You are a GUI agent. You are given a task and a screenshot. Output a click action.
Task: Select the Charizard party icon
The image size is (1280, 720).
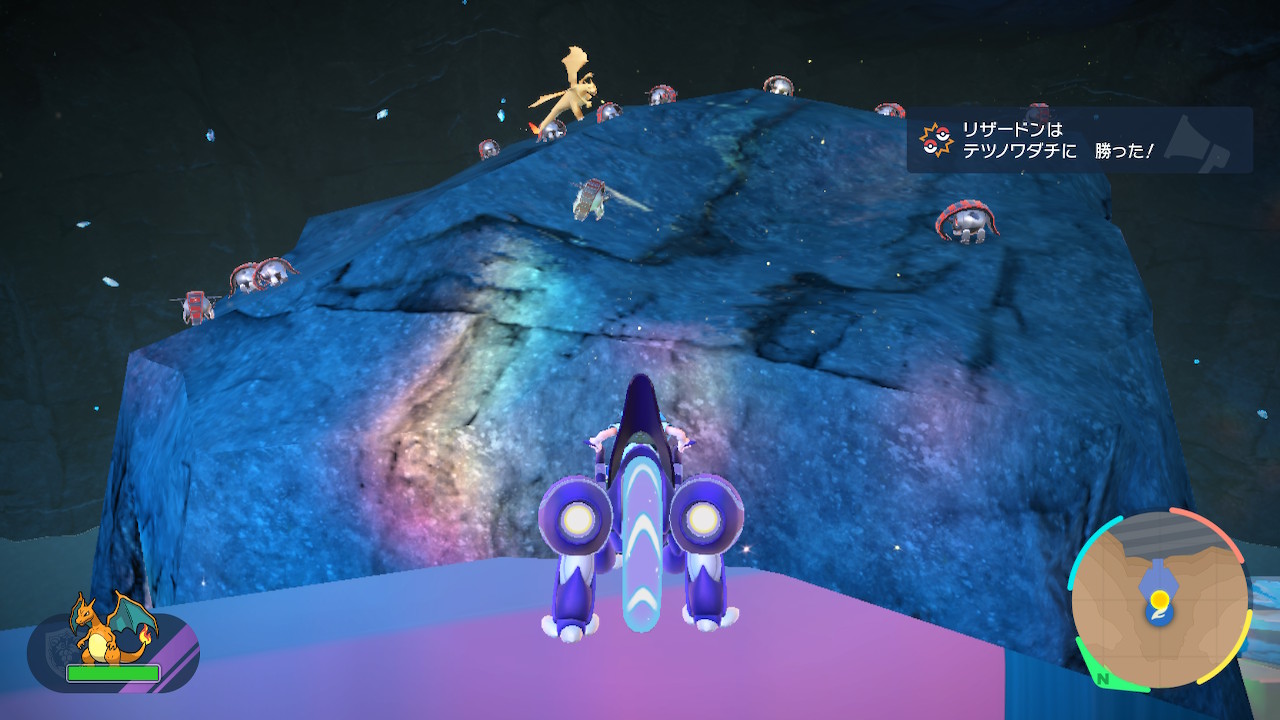(x=112, y=632)
